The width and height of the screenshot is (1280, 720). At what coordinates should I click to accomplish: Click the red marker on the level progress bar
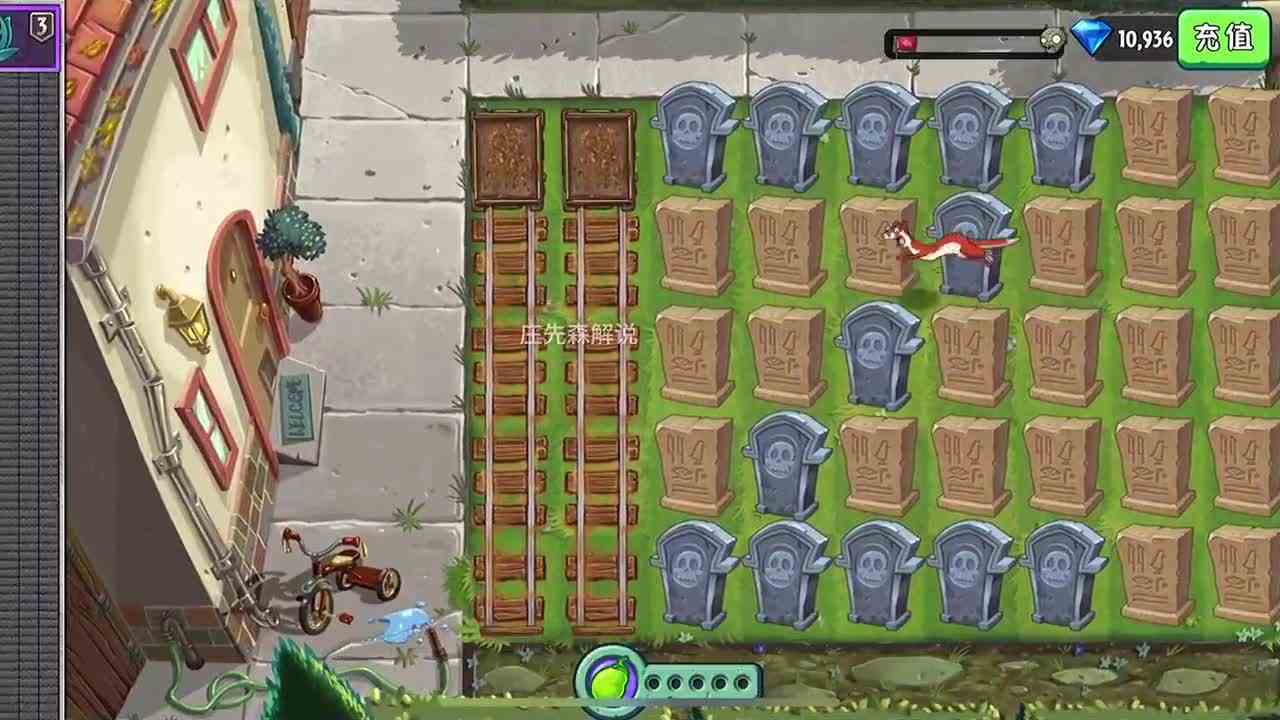pos(905,40)
